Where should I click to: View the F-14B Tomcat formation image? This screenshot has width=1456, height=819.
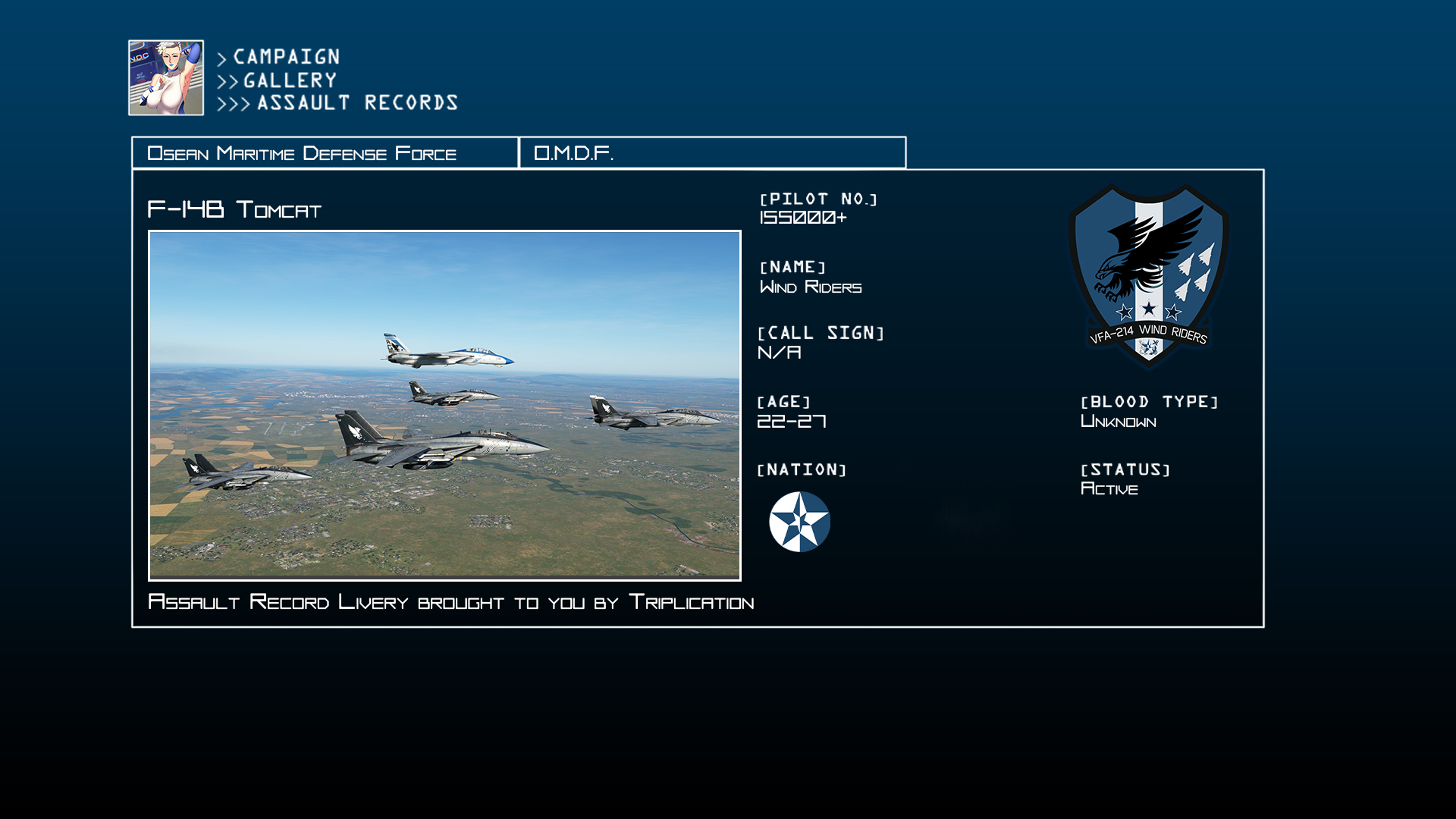point(444,406)
